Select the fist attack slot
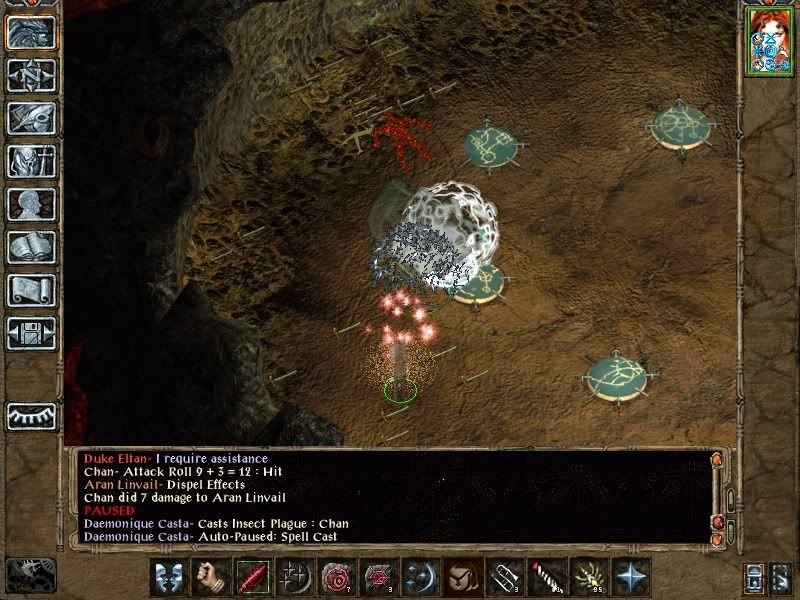Viewport: 800px width, 600px height. click(209, 577)
